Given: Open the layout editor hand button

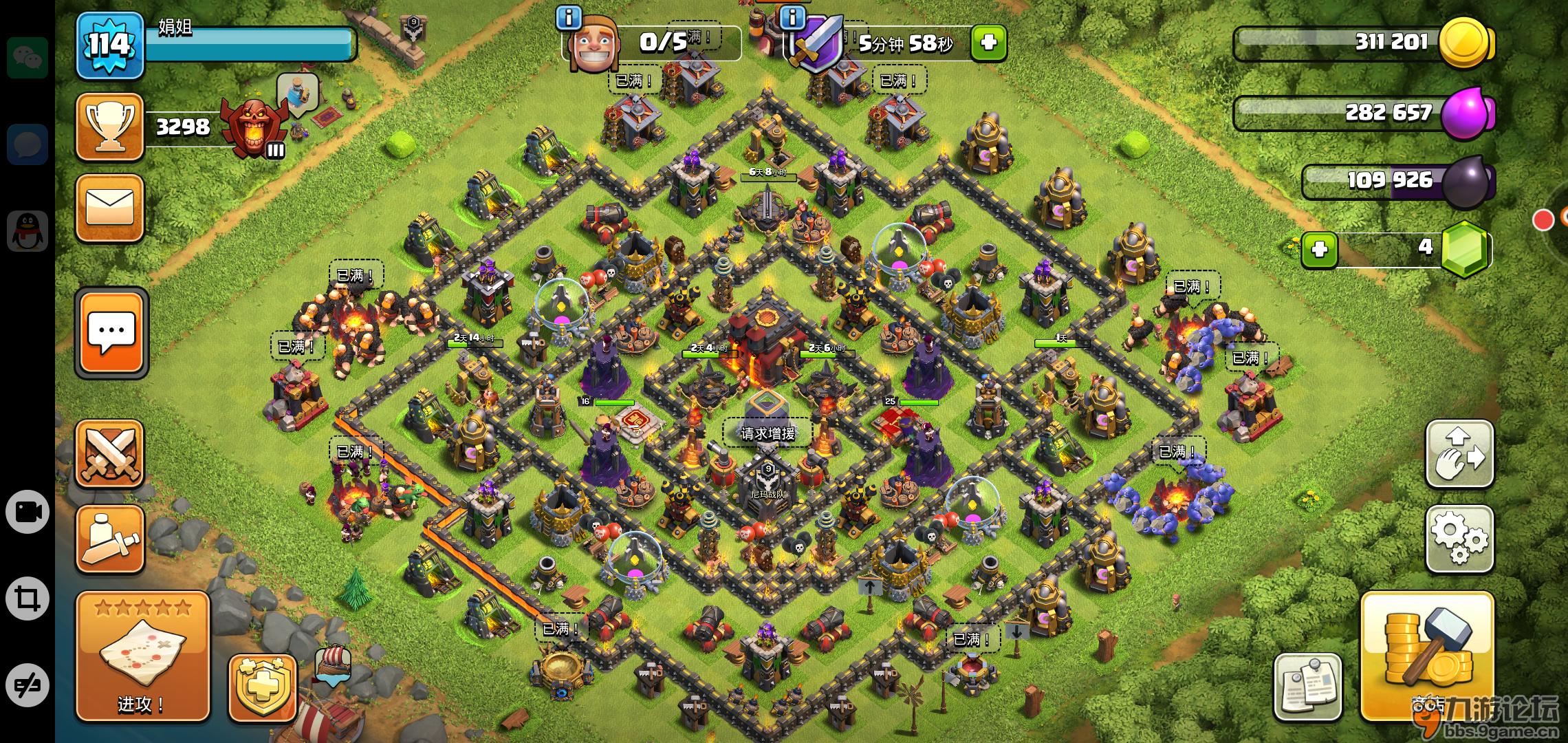Looking at the screenshot, I should click(x=1459, y=453).
